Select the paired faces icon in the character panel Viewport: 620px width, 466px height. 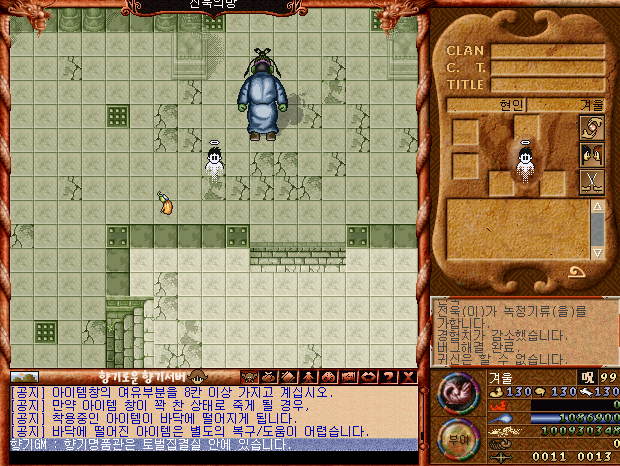[592, 155]
